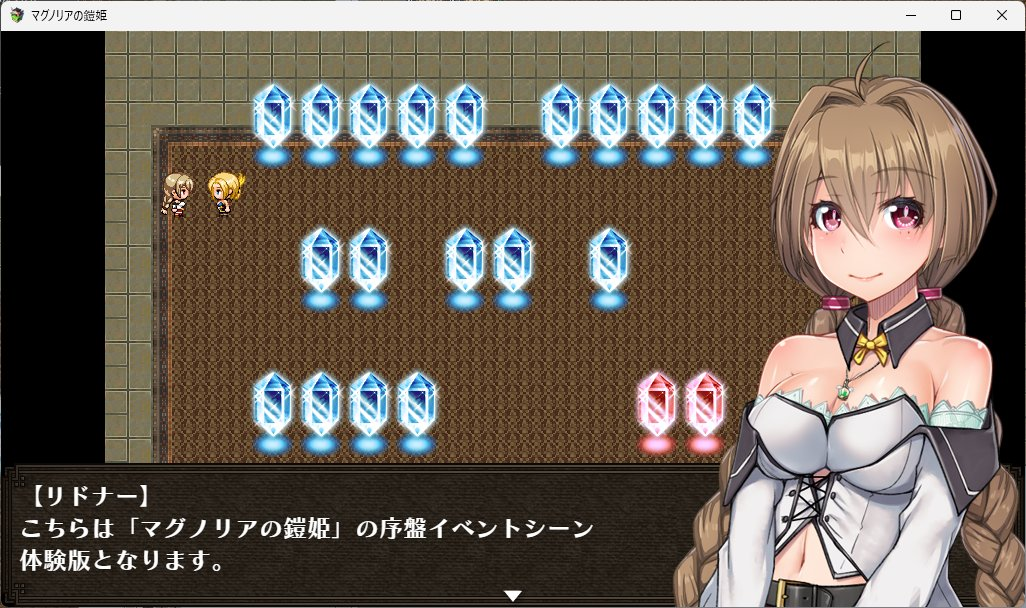Close the game window
Viewport: 1026px width, 608px height.
pyautogui.click(x=1002, y=15)
